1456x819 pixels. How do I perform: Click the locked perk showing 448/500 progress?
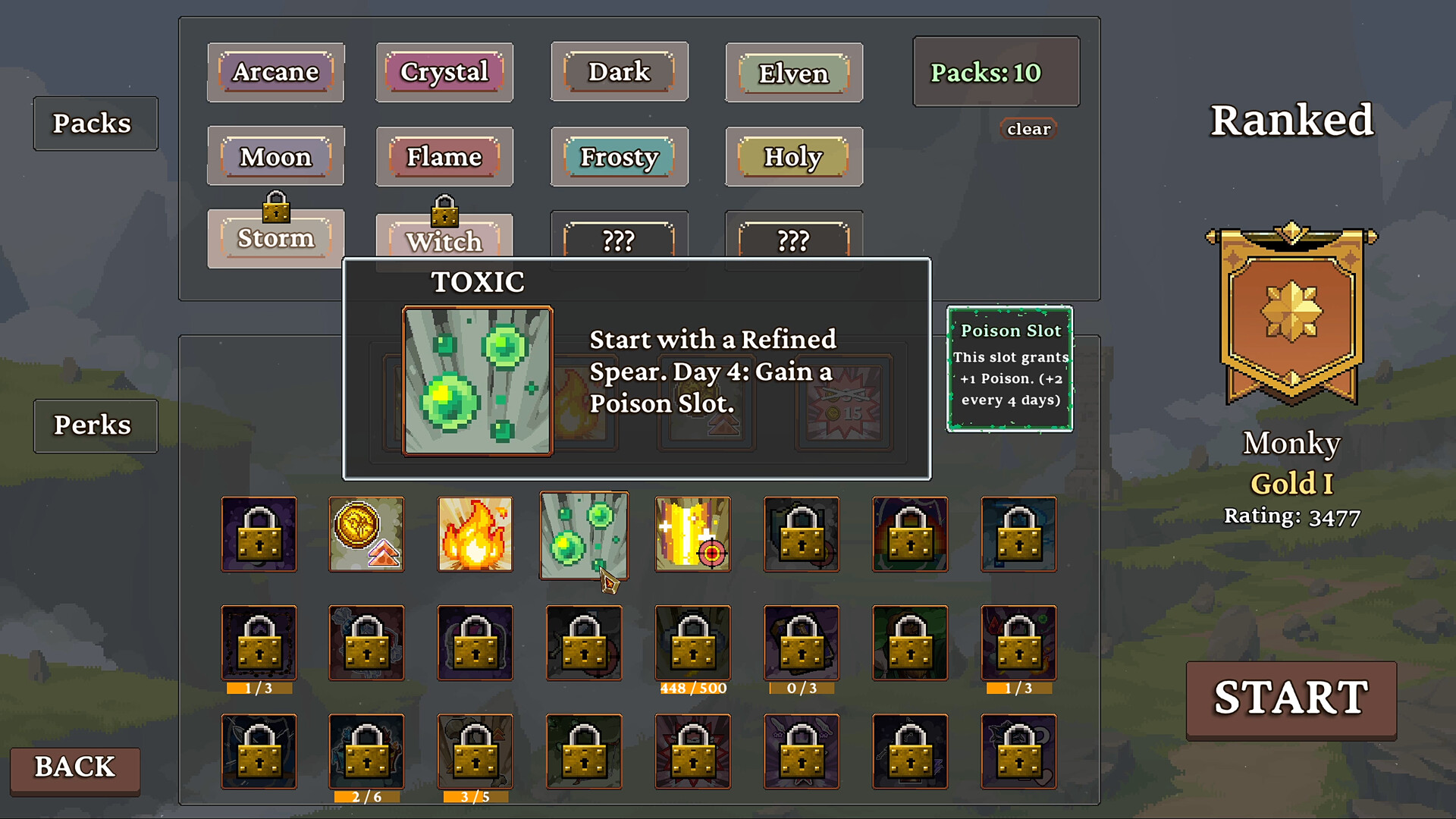tap(692, 645)
